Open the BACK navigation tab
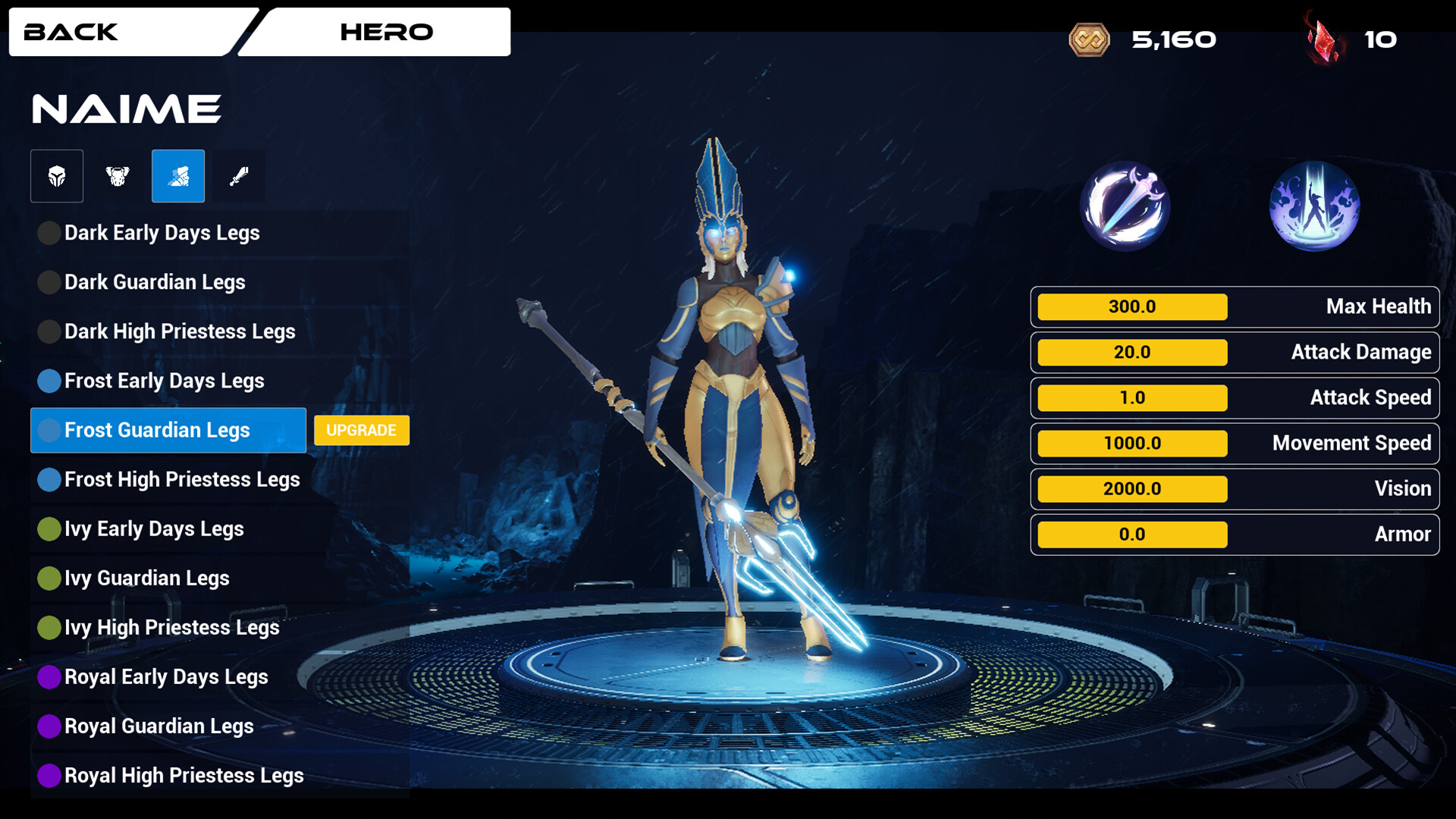1456x819 pixels. pyautogui.click(x=72, y=32)
